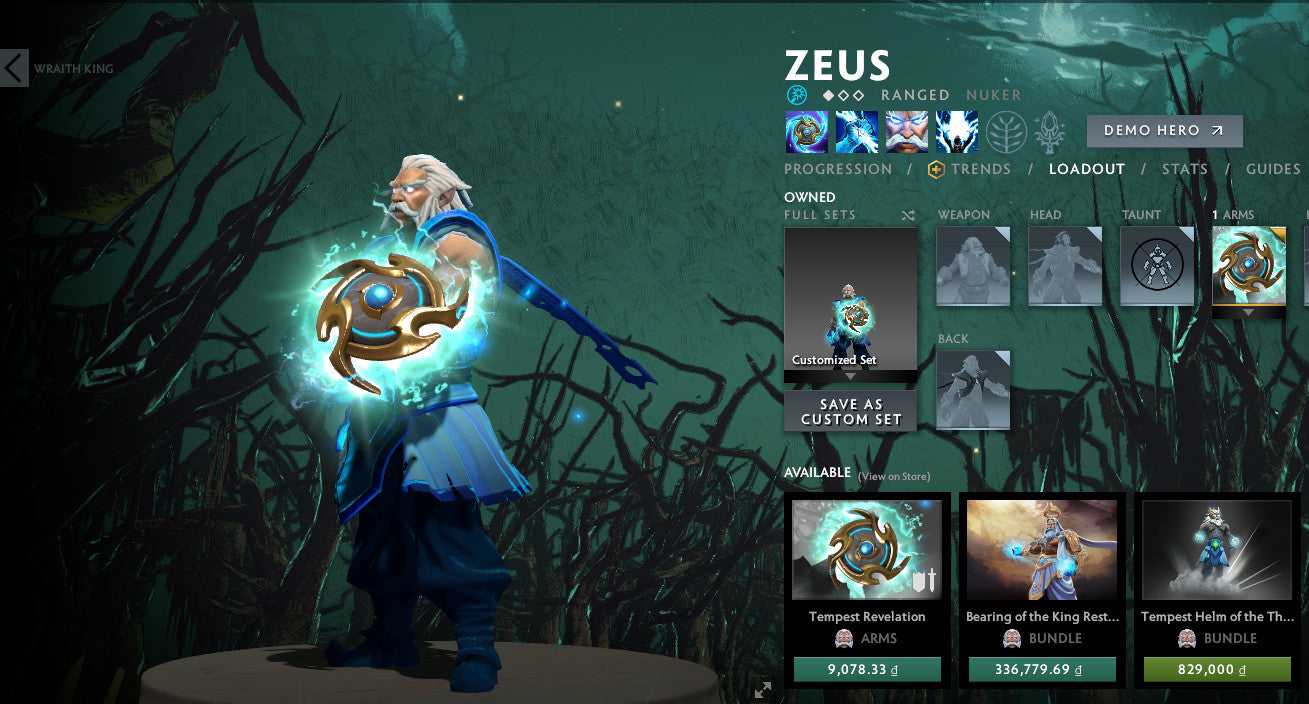Open the Trends tab
The width and height of the screenshot is (1309, 704).
point(980,169)
